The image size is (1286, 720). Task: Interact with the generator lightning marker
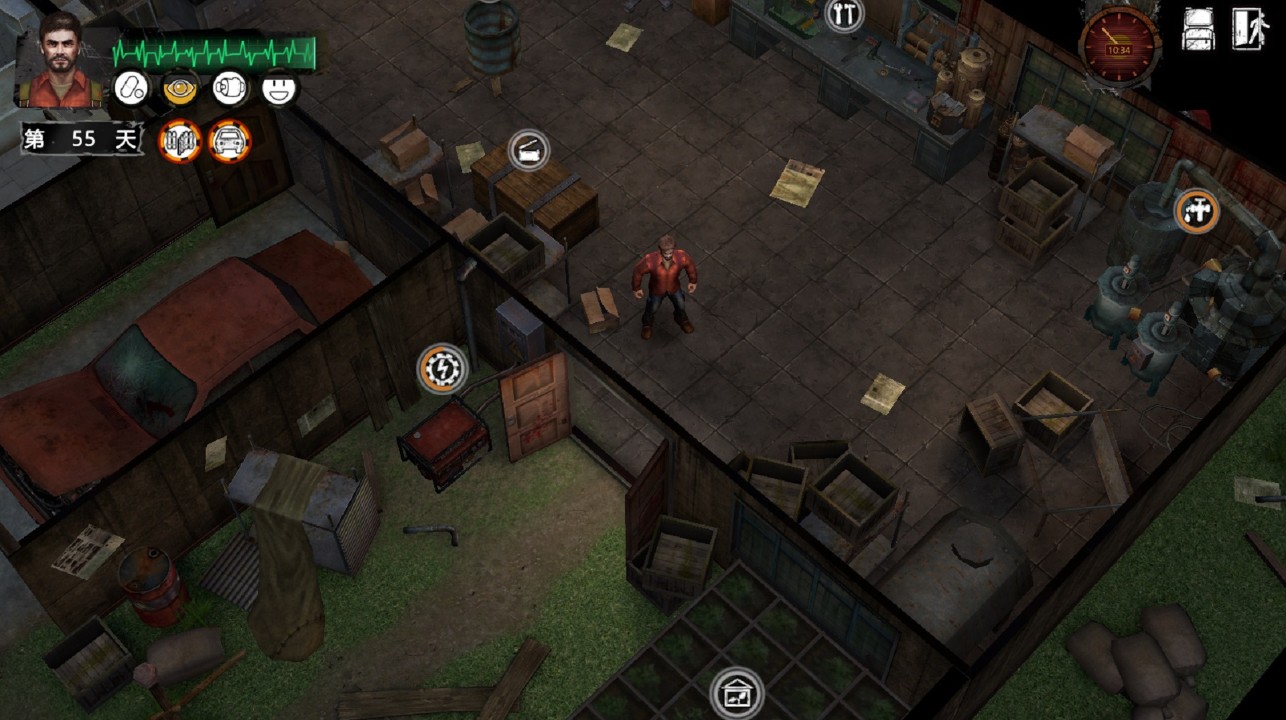441,369
